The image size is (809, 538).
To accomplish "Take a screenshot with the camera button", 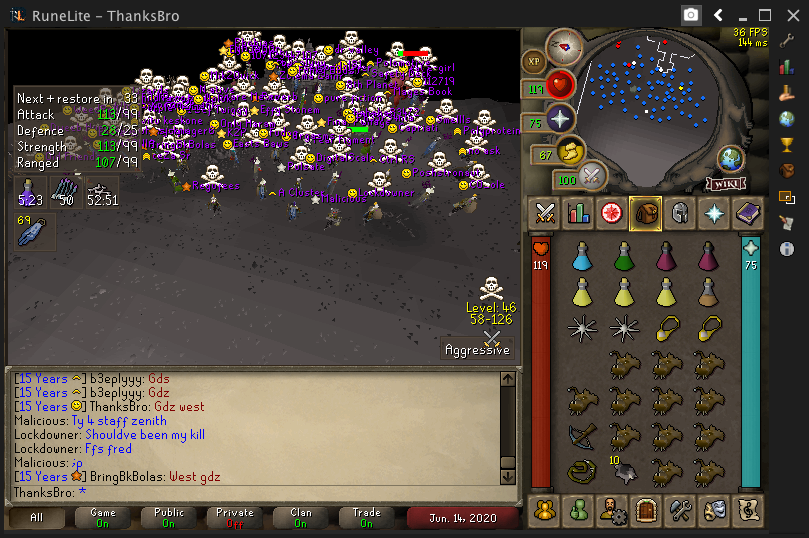I will [x=690, y=15].
